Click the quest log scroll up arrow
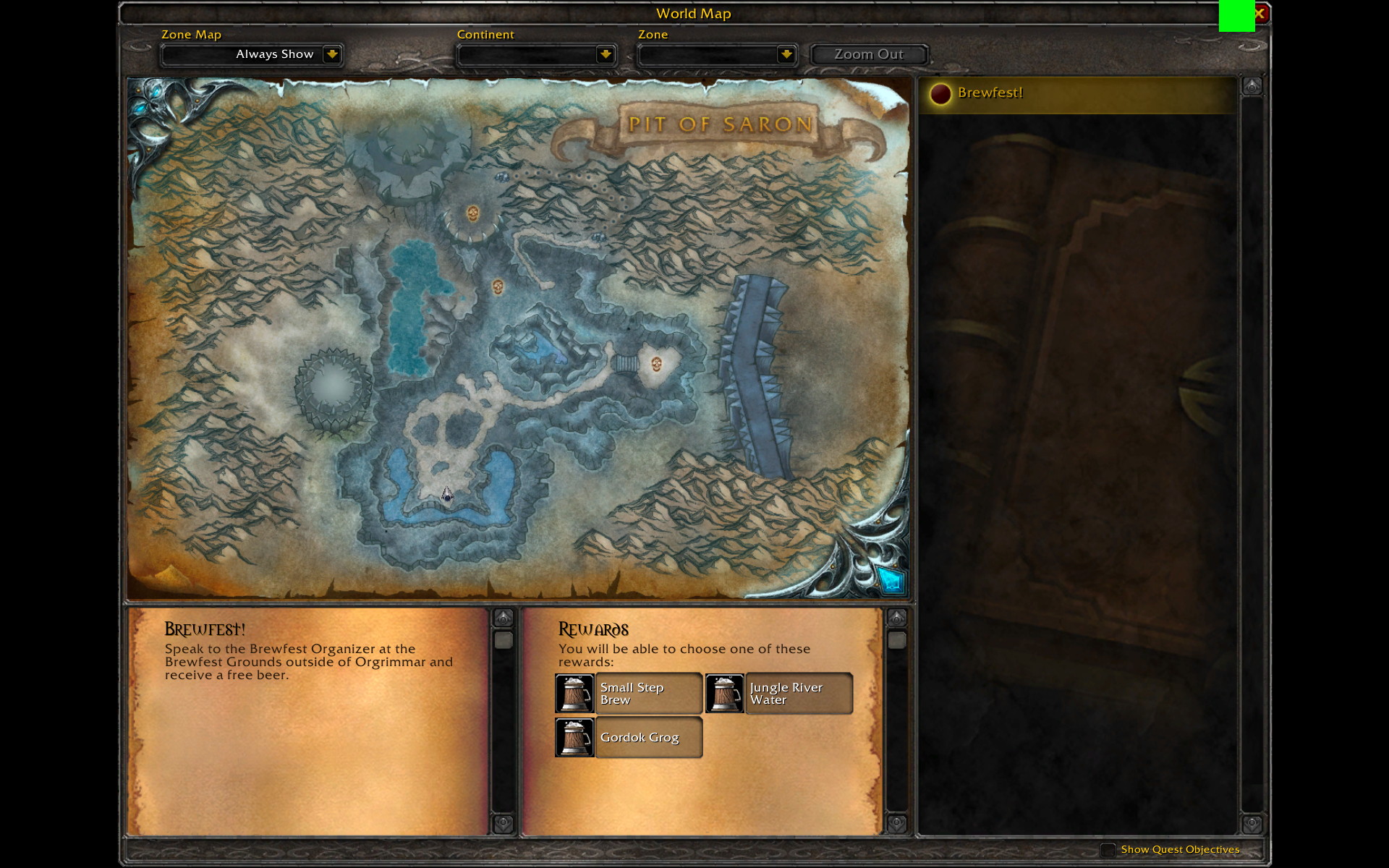 coord(1252,87)
